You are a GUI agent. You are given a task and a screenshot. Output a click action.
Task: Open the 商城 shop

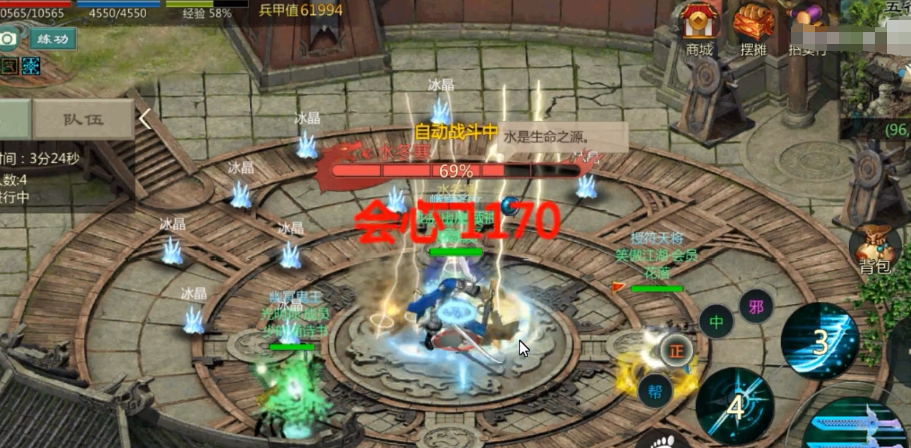[699, 30]
